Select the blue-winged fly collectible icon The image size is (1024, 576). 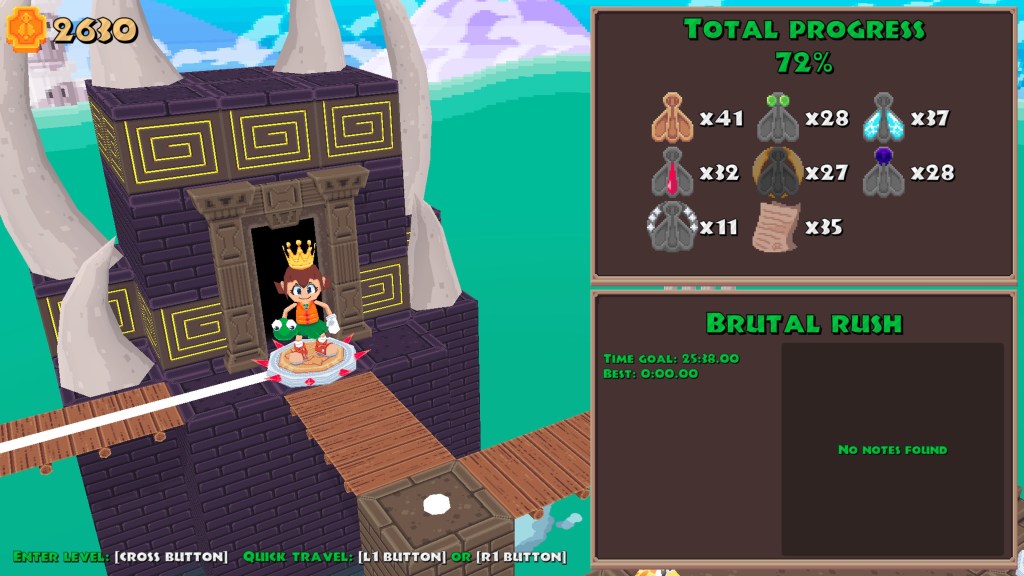(883, 118)
